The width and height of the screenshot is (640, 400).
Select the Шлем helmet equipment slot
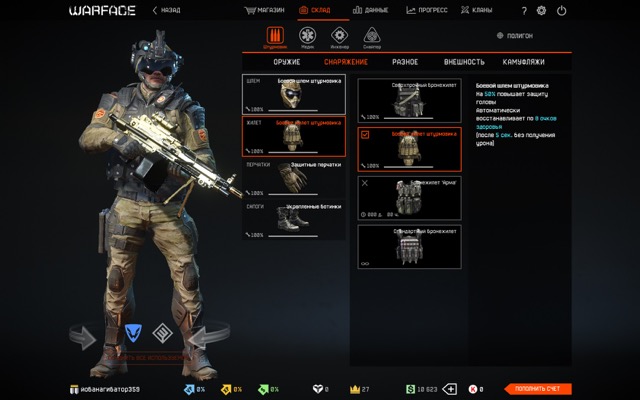[294, 94]
